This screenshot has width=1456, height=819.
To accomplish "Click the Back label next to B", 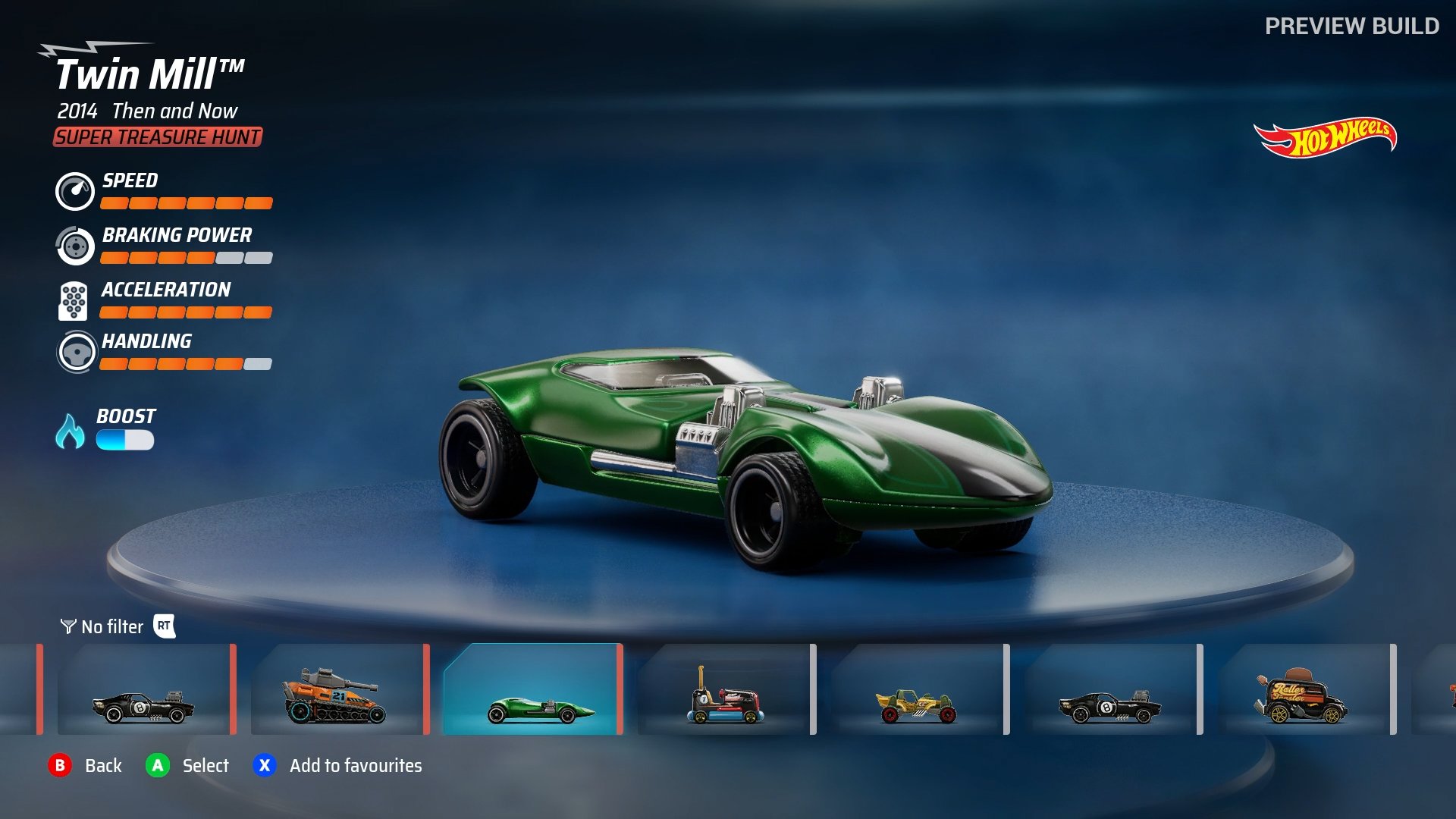I will 104,766.
